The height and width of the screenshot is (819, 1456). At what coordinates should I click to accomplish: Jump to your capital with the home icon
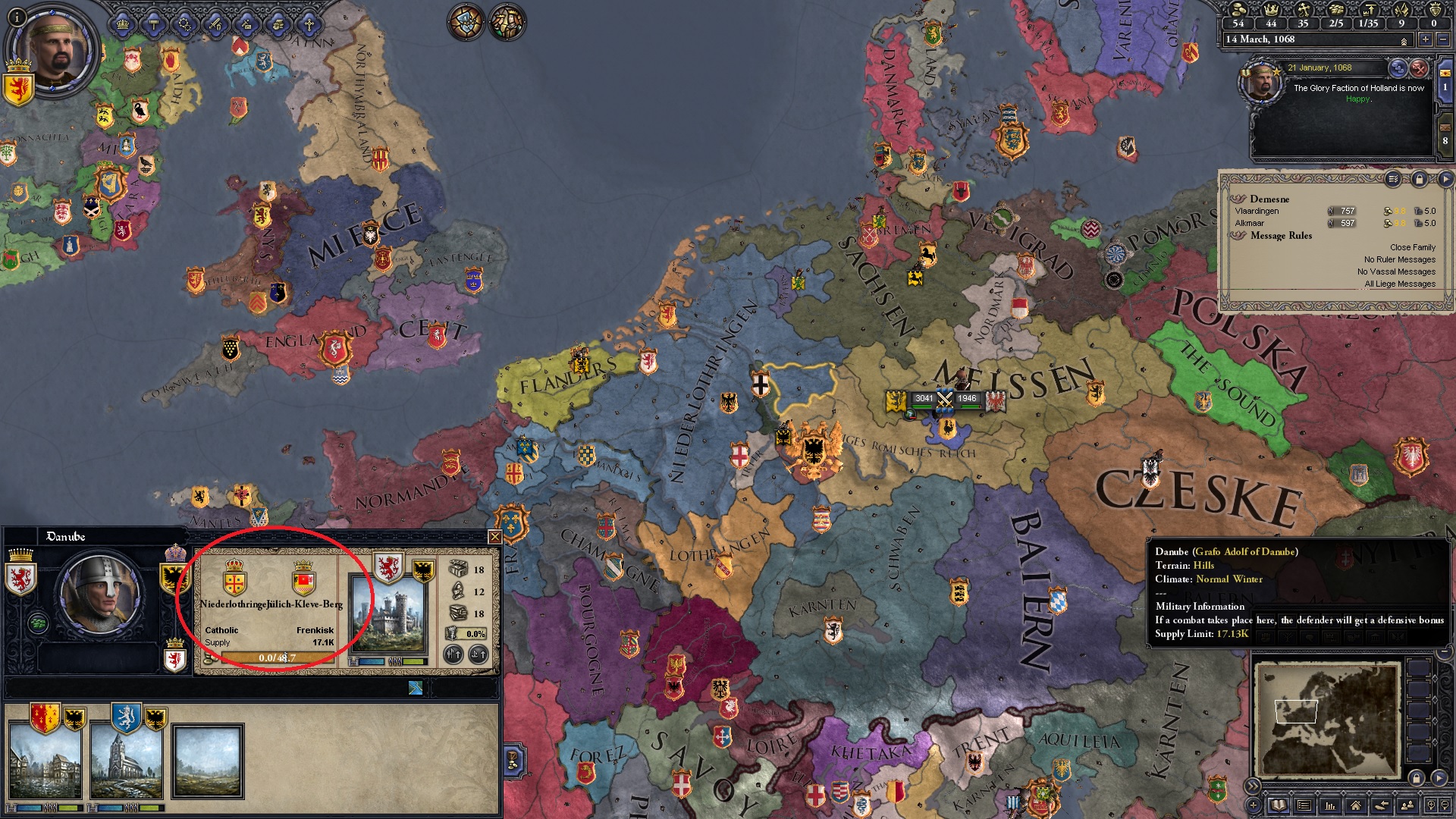1357,806
